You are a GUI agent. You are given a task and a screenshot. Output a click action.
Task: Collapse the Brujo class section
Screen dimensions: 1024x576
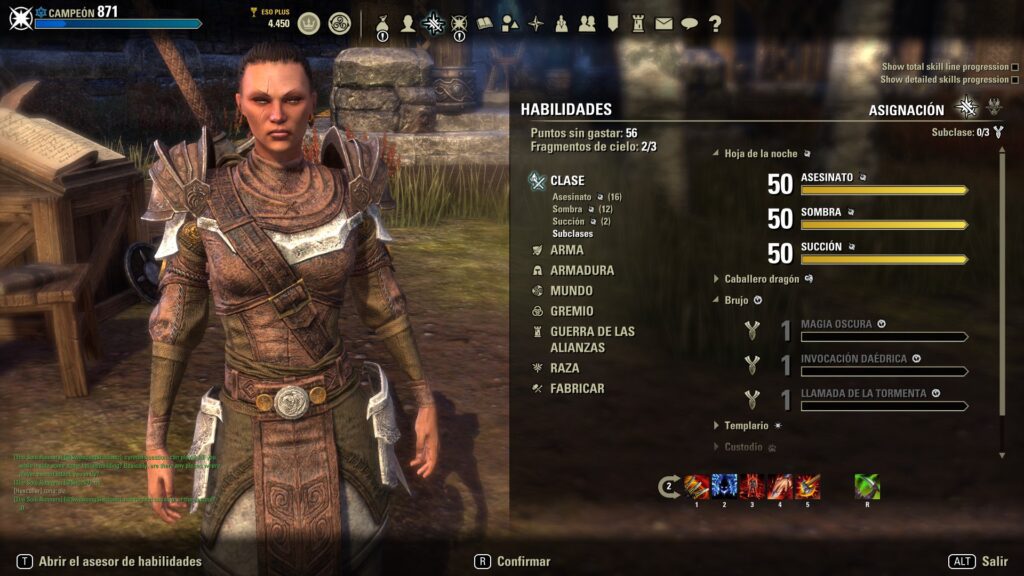coord(736,299)
